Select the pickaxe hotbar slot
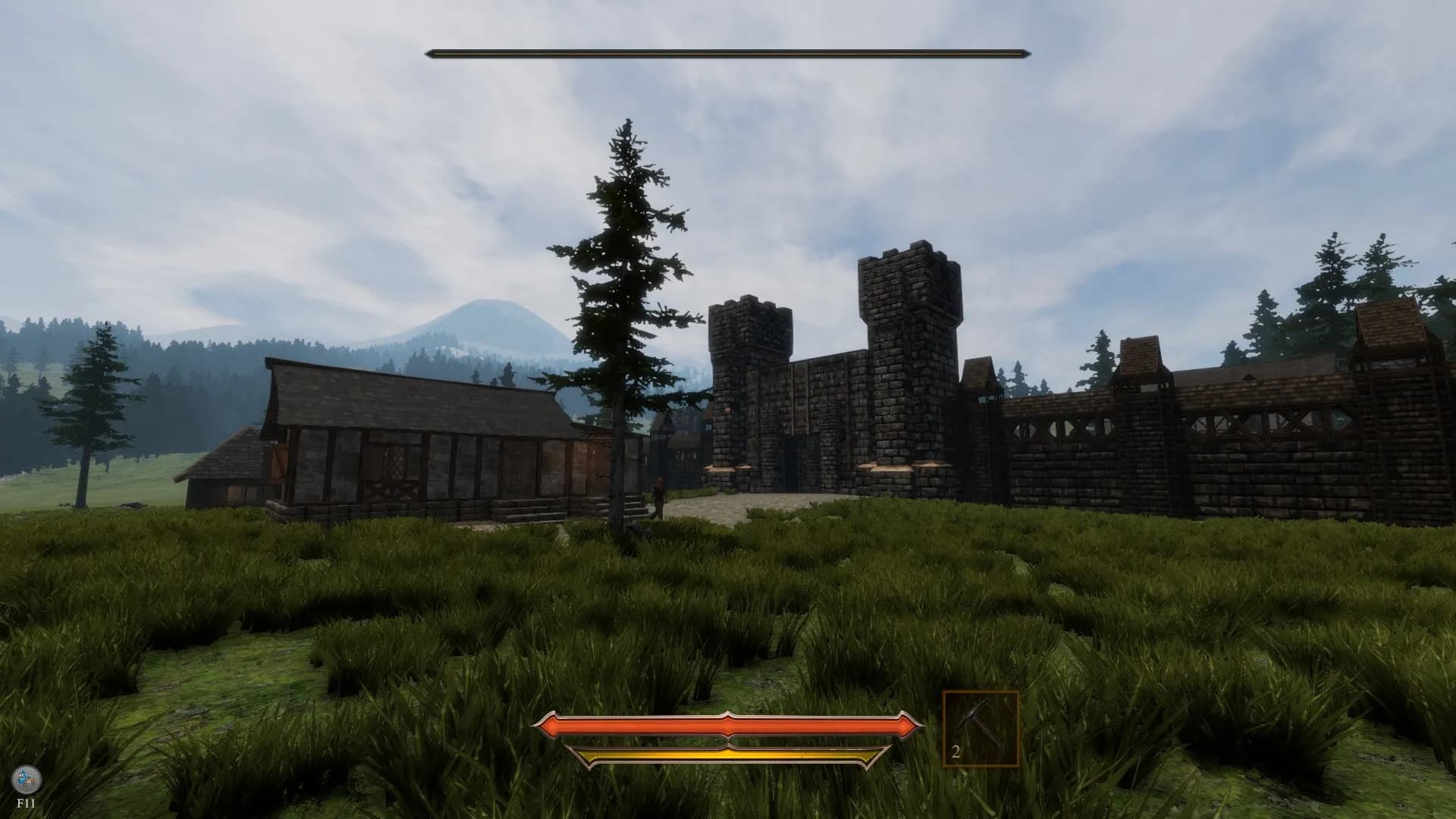The width and height of the screenshot is (1456, 819). 980,729
